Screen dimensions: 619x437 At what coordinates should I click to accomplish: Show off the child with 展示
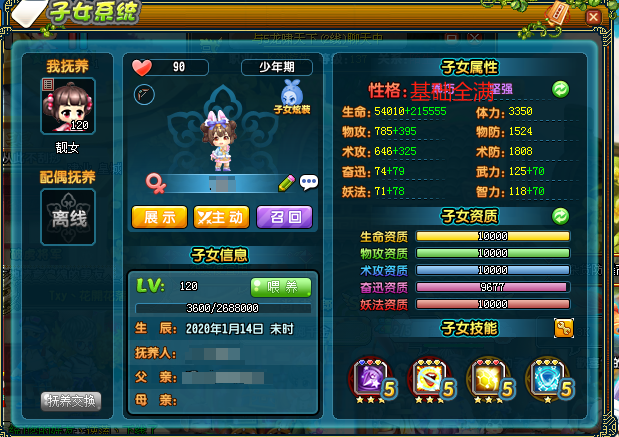pyautogui.click(x=159, y=216)
